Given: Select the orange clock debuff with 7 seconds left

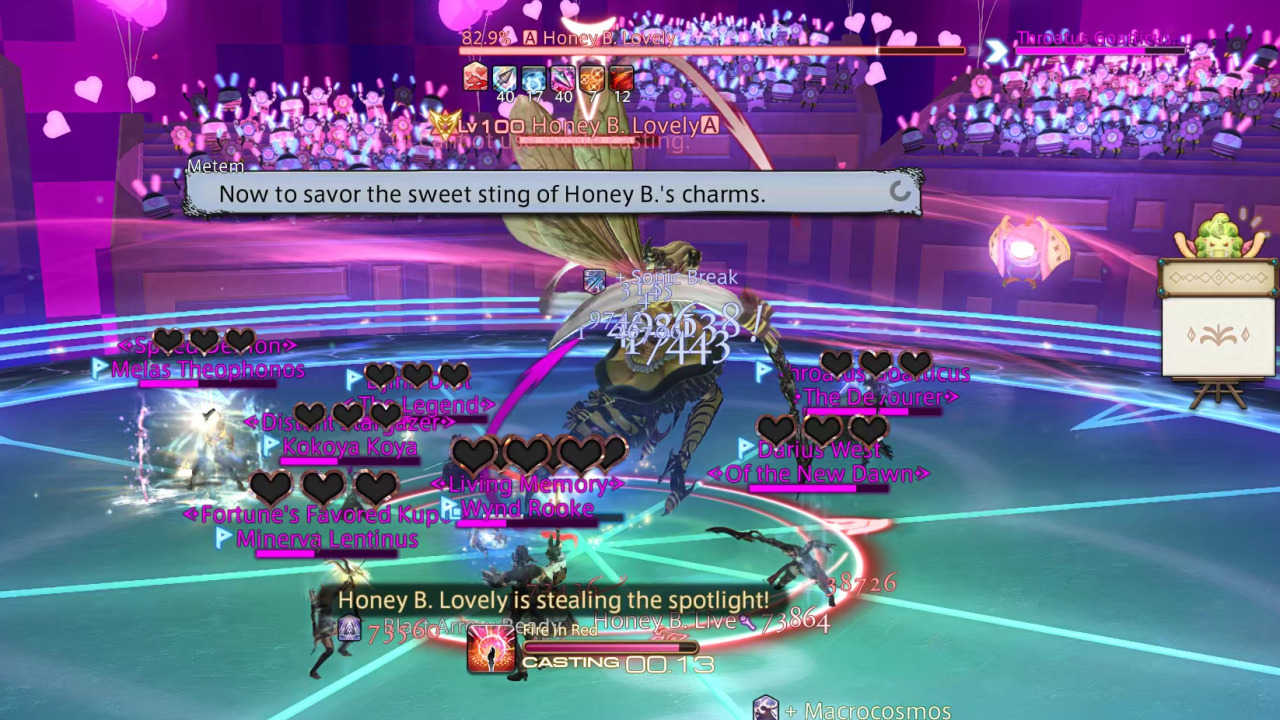Looking at the screenshot, I should coord(592,78).
